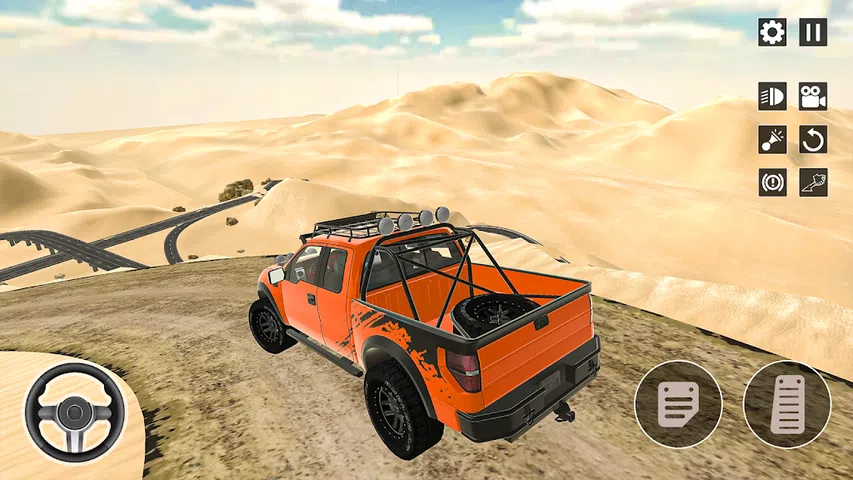853x480 pixels.
Task: Engage the handbrake icon
Action: 772,182
